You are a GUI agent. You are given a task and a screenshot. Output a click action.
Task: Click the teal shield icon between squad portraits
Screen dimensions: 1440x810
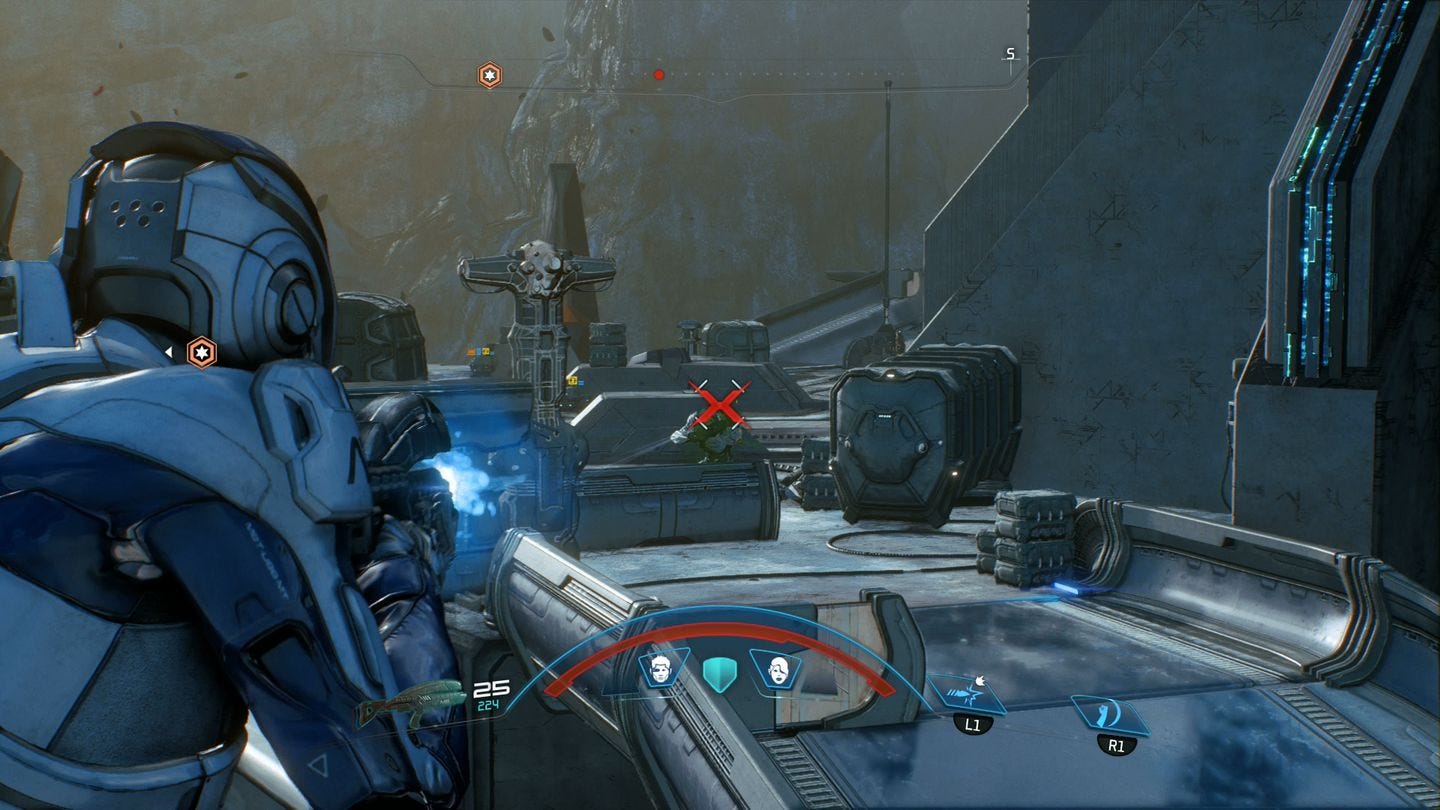tap(720, 674)
